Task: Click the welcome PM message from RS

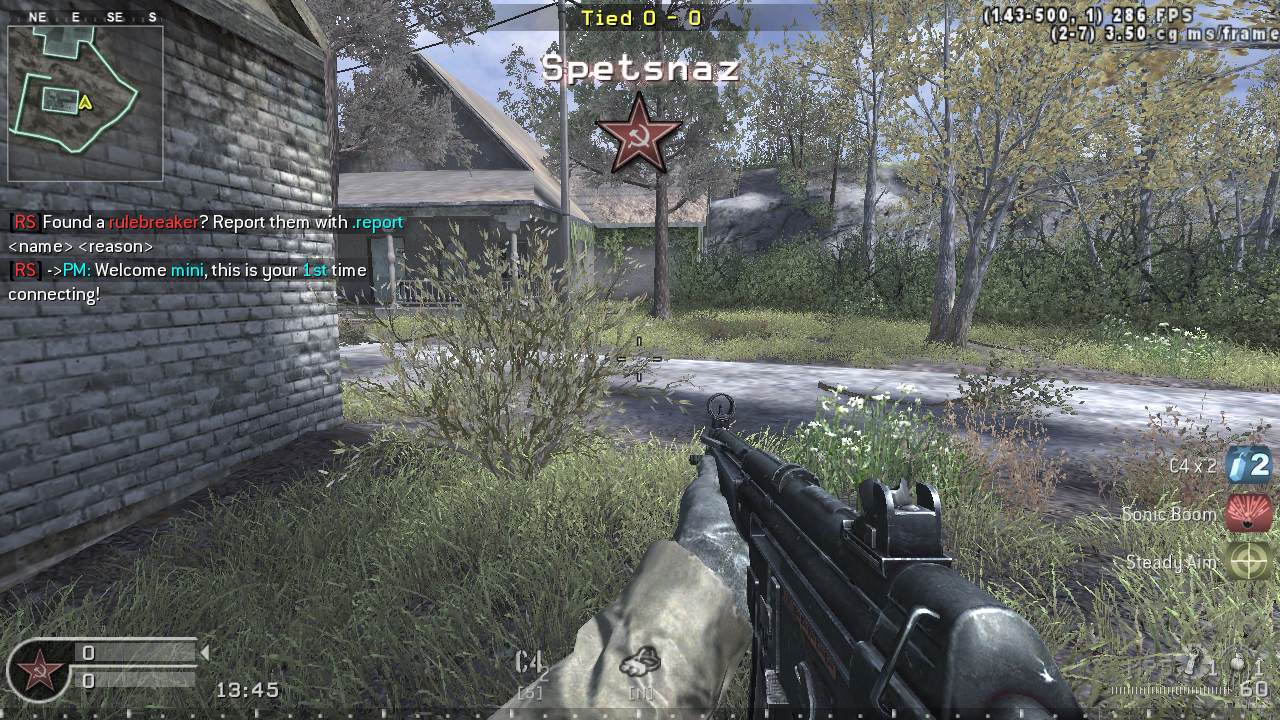Action: tap(180, 270)
